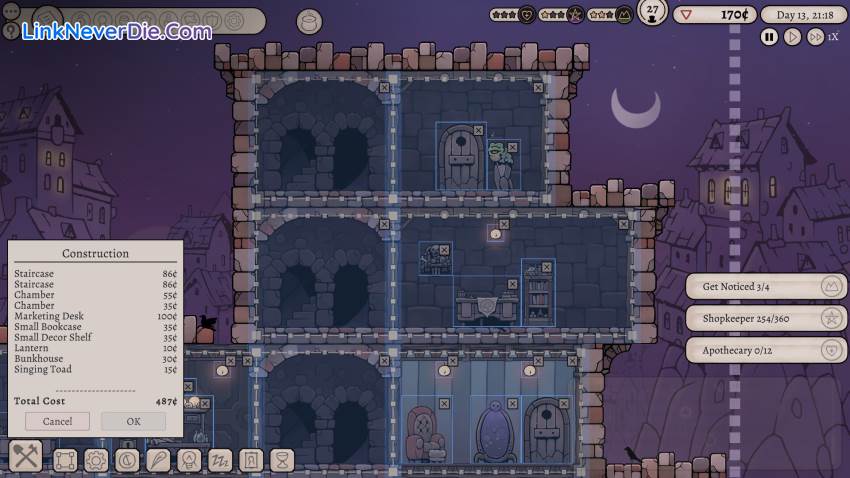
Task: Open the gear-shaped category in the toolbar
Action: pos(96,459)
